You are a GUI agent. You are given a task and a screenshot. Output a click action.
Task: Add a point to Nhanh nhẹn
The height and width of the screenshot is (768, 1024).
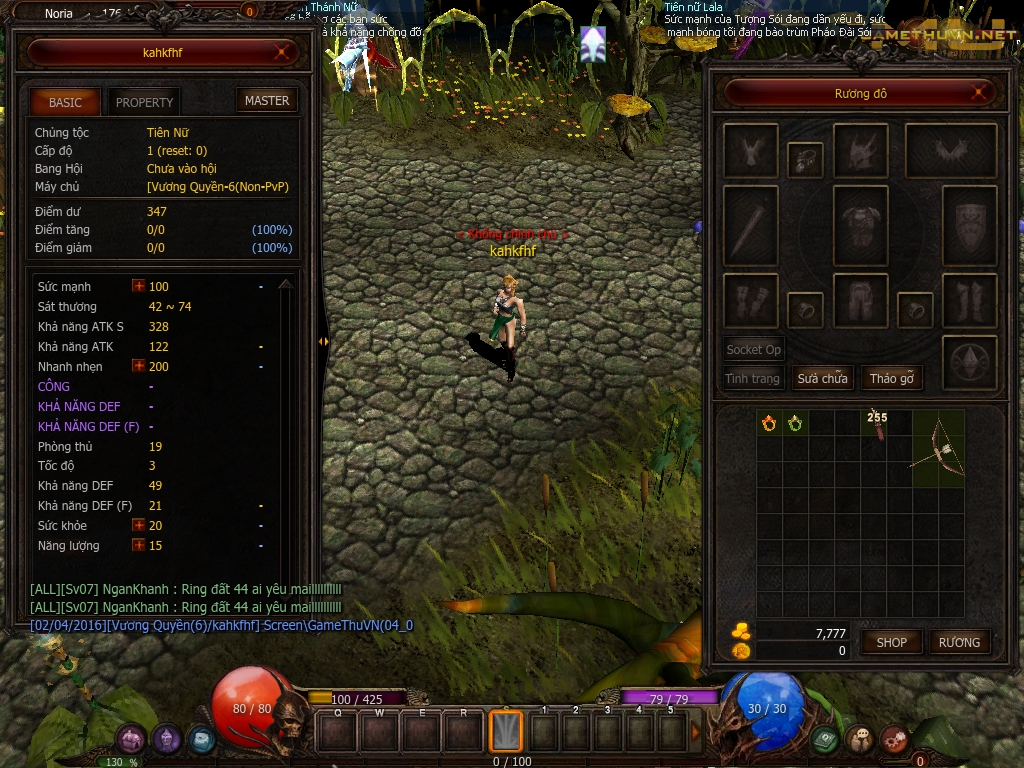pos(139,366)
